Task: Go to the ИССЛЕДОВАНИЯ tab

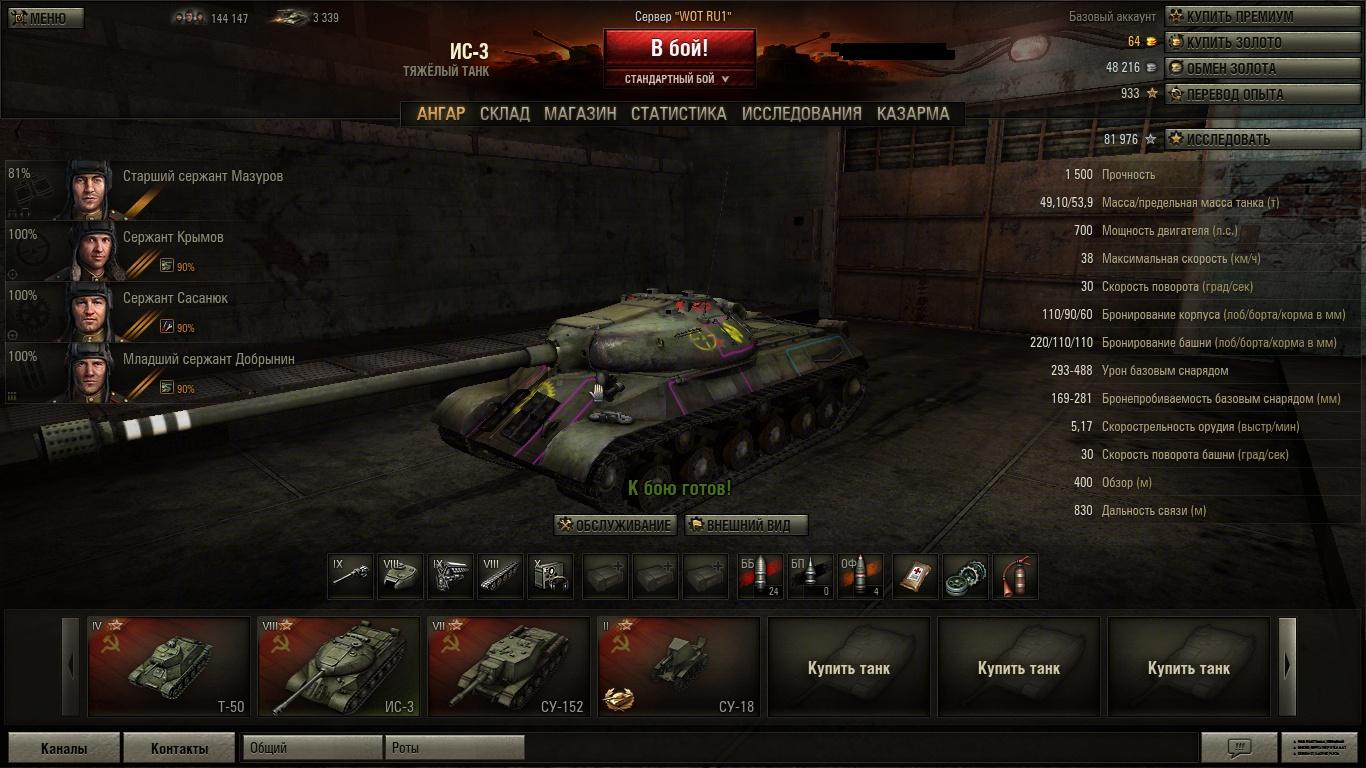Action: coord(801,114)
